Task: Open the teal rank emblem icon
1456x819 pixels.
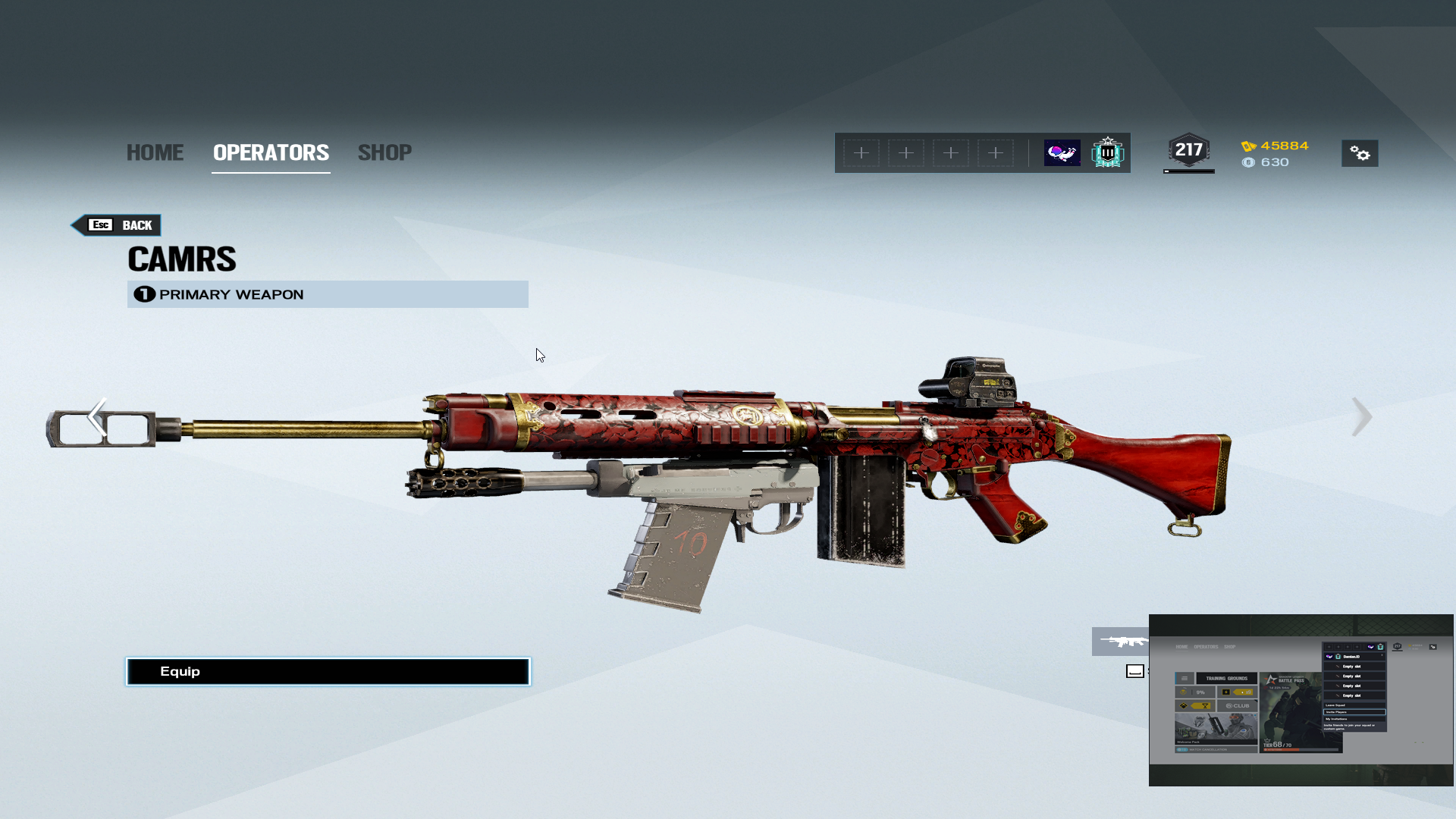Action: coord(1107,153)
